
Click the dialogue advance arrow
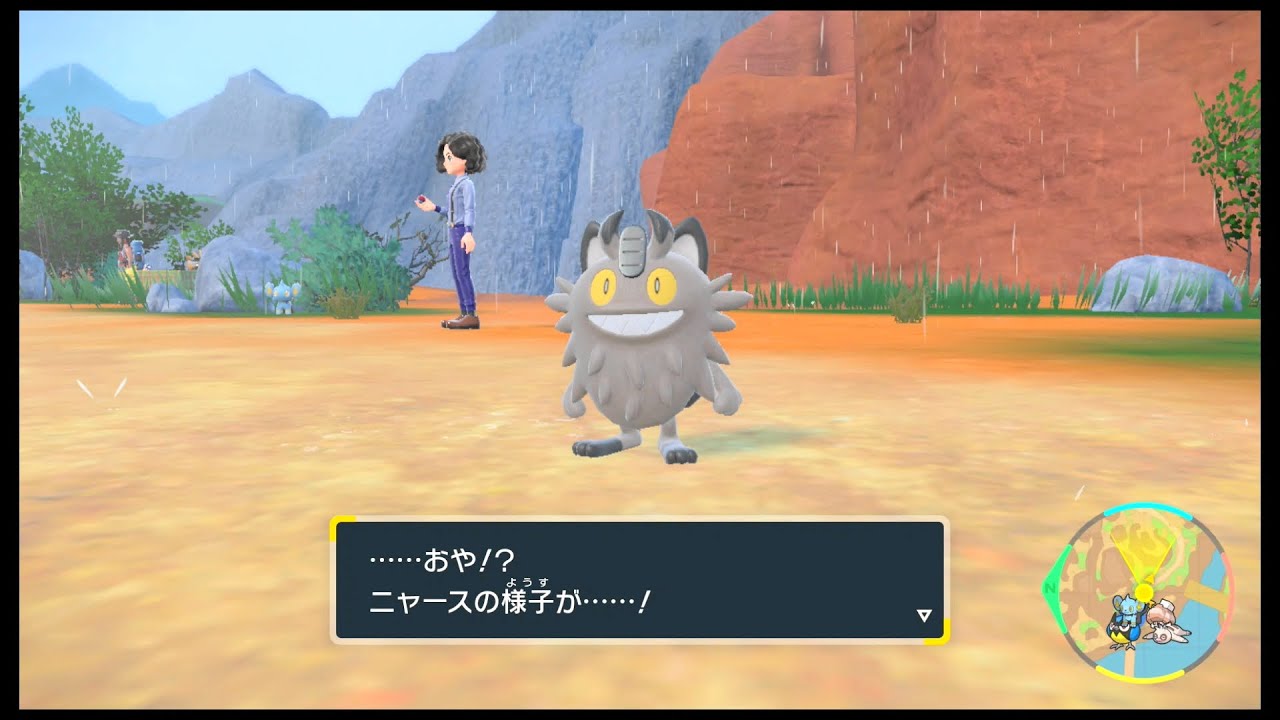[x=925, y=613]
